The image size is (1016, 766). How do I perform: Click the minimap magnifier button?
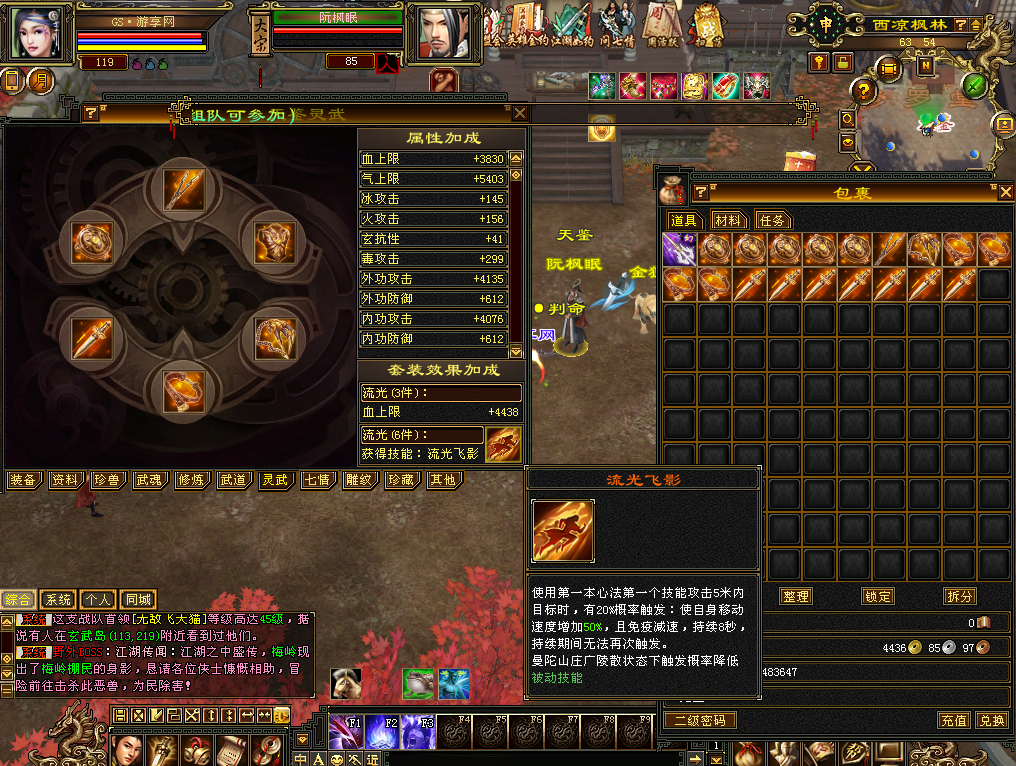(848, 119)
